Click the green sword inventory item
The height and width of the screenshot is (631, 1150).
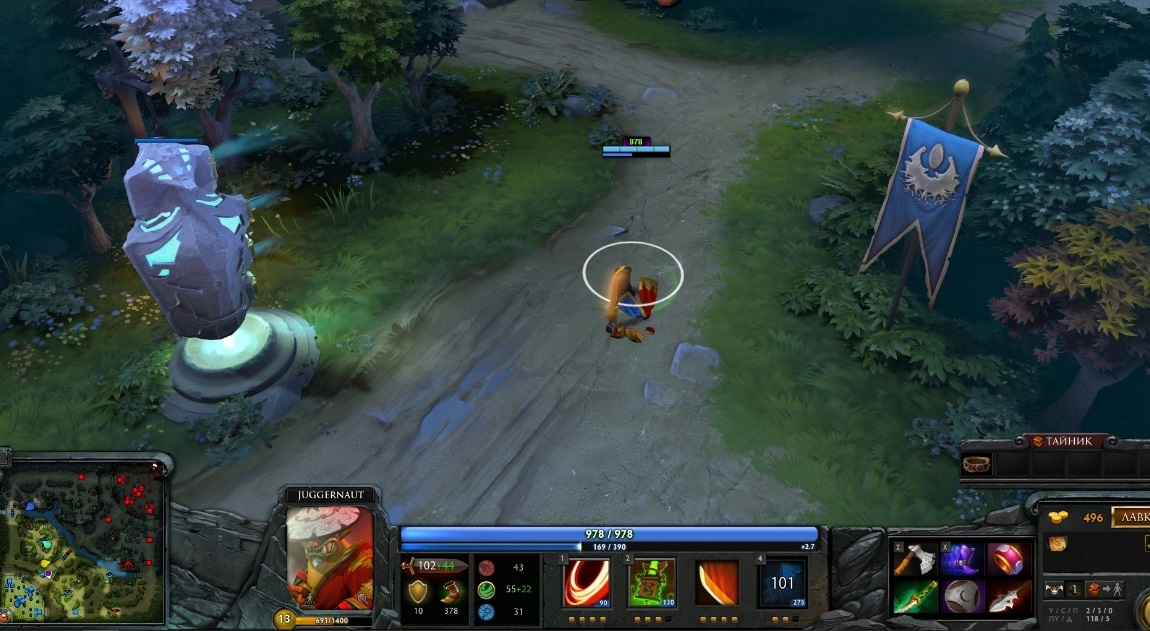coord(916,597)
